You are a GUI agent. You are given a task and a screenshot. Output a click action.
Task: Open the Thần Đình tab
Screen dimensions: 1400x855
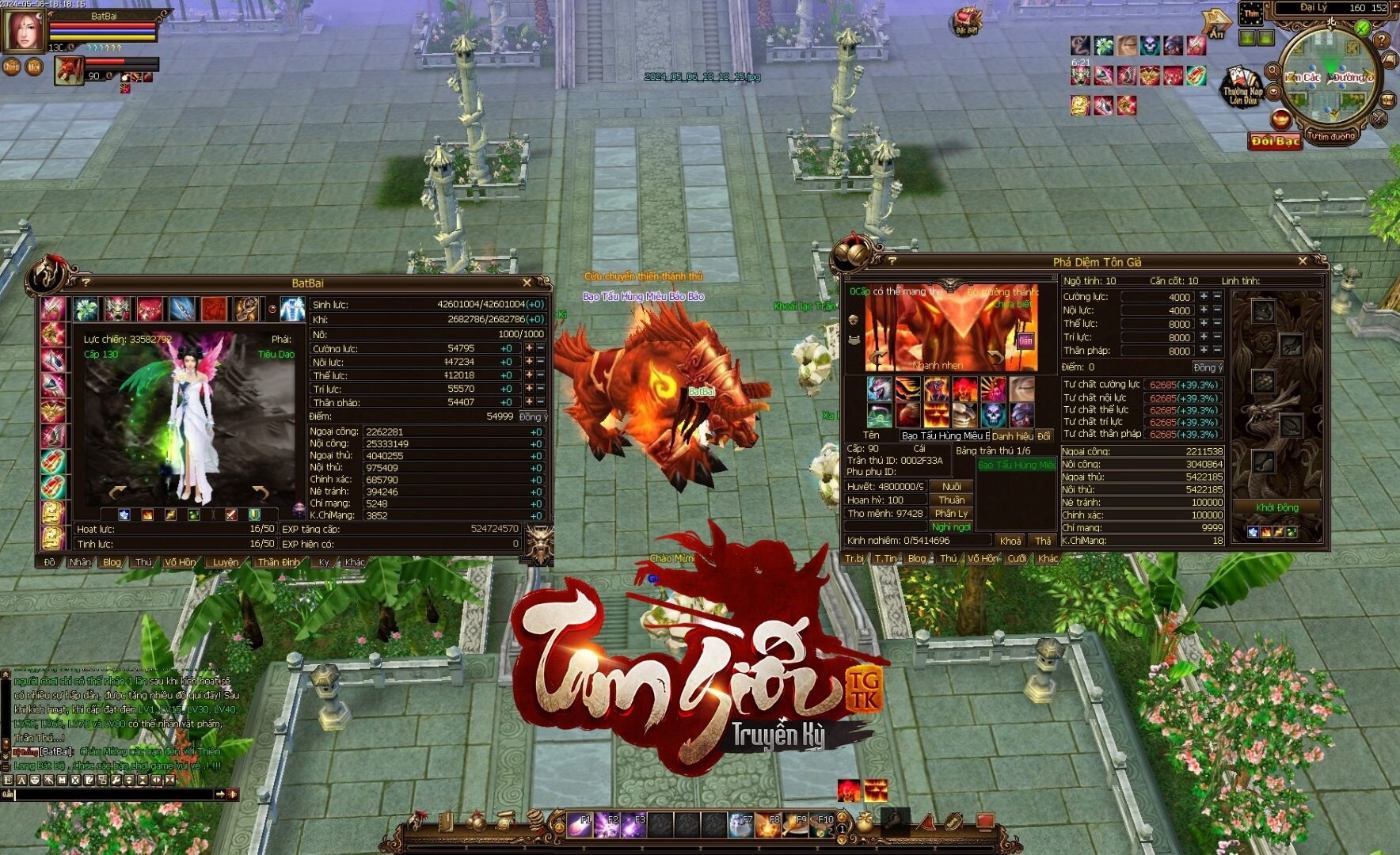click(279, 562)
